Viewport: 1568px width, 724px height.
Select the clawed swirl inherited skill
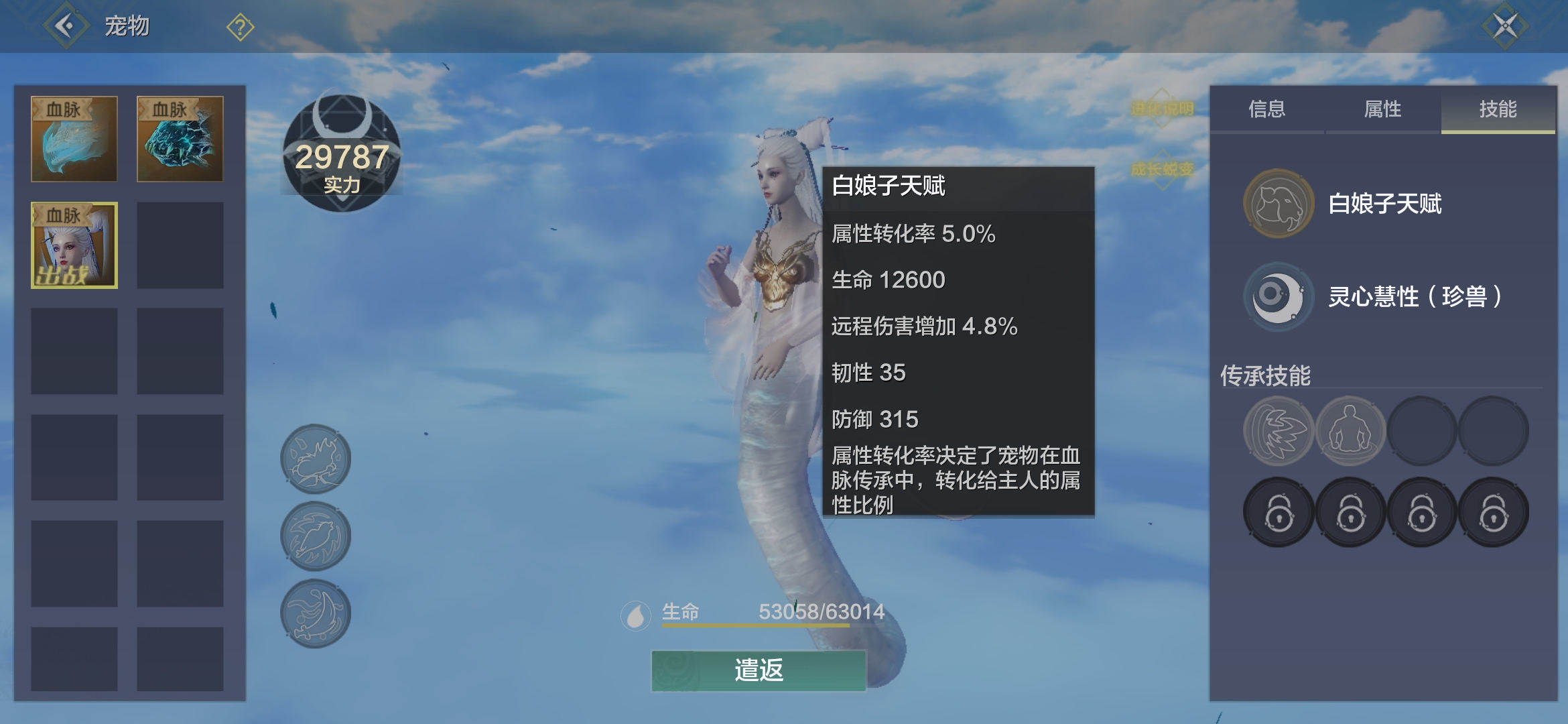click(1278, 431)
